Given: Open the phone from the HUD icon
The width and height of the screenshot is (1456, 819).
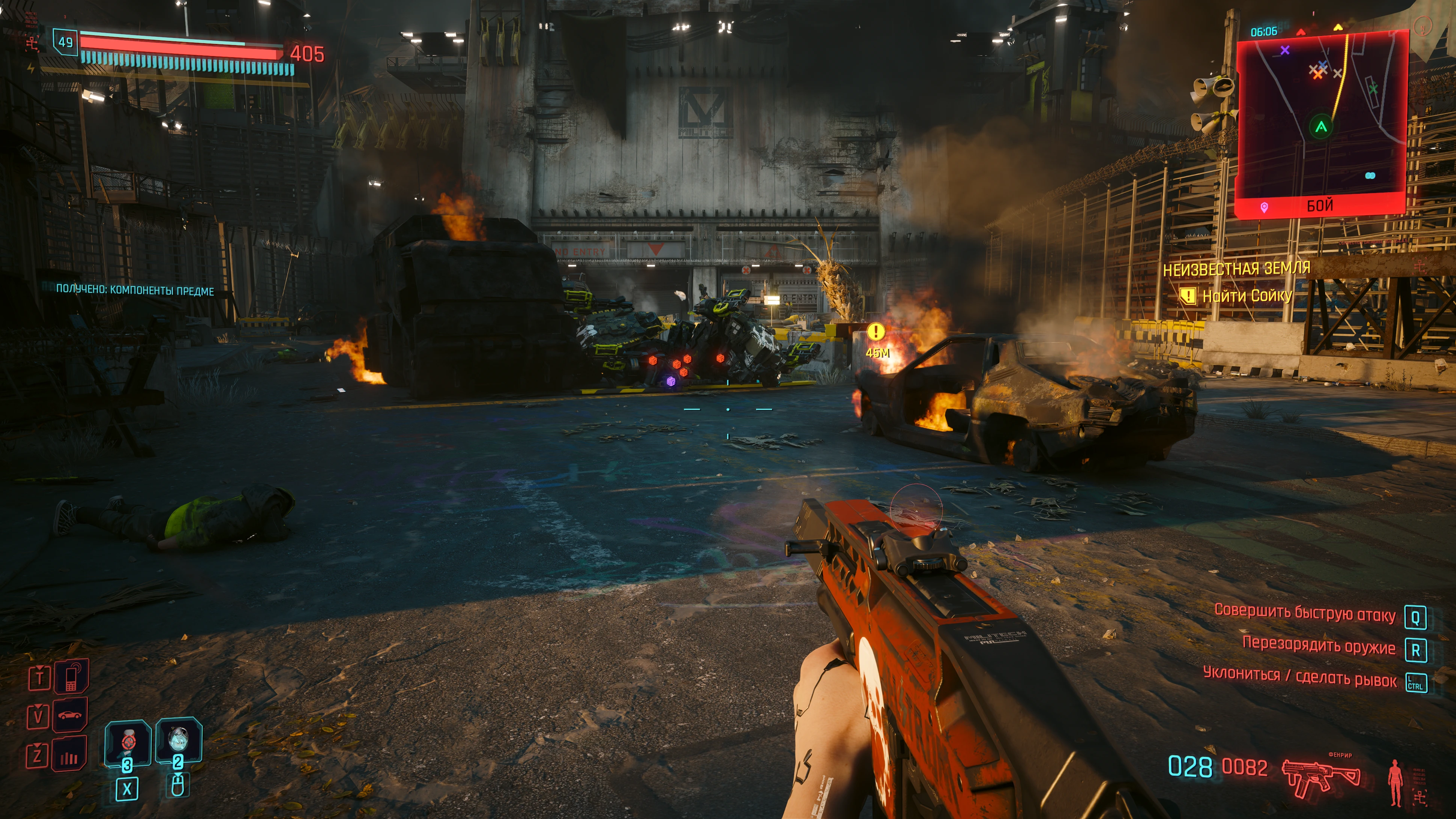Looking at the screenshot, I should pos(71,677).
